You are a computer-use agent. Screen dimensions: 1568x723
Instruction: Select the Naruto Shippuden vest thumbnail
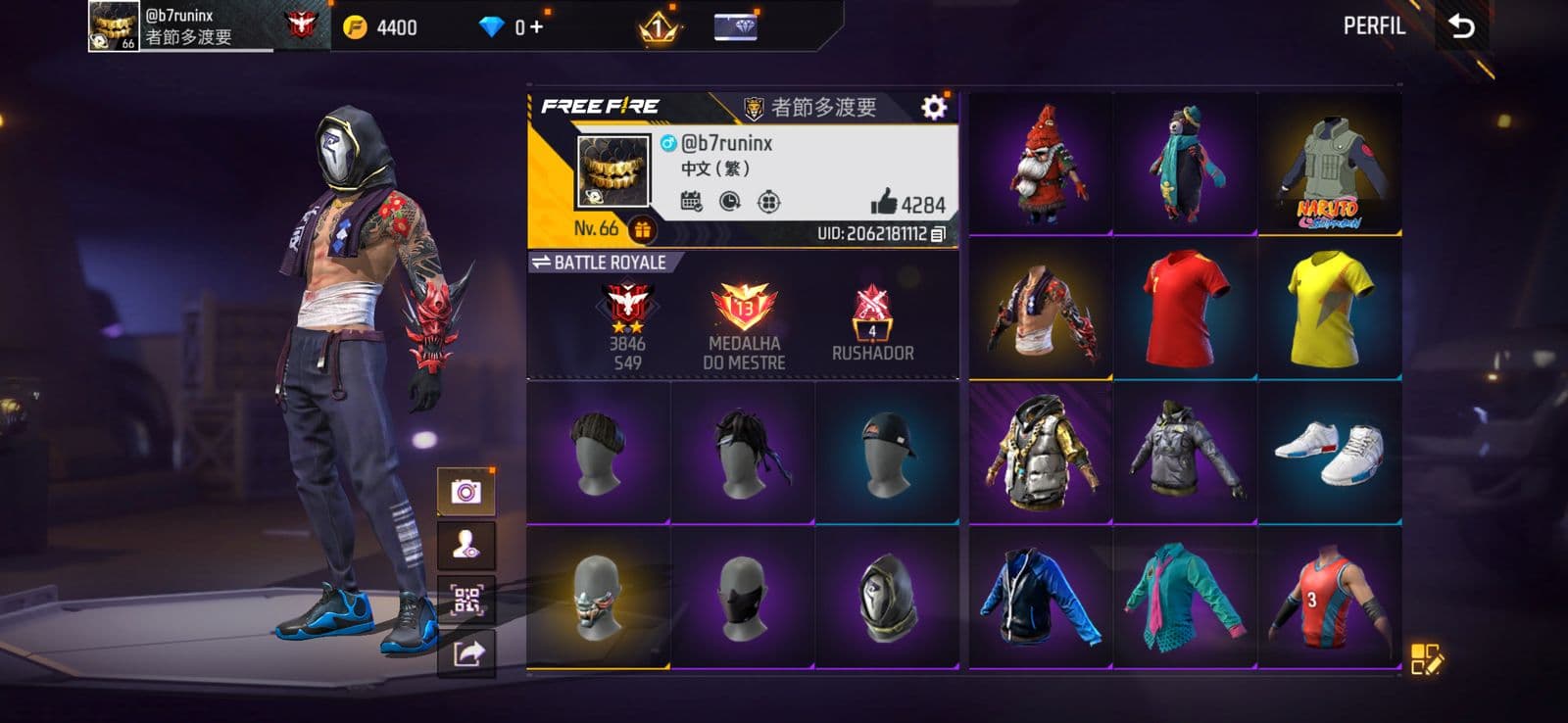[1329, 167]
